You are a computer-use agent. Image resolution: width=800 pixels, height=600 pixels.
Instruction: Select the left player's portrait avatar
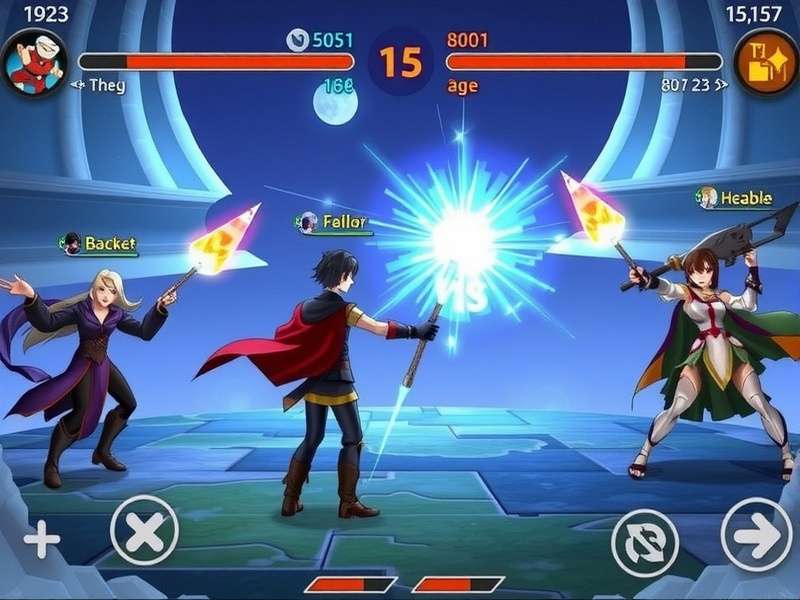click(34, 62)
